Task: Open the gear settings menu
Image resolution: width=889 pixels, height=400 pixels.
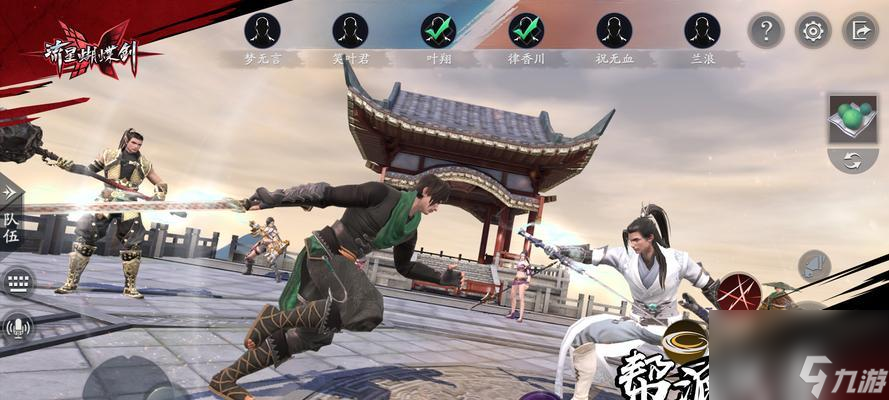Action: (x=813, y=31)
